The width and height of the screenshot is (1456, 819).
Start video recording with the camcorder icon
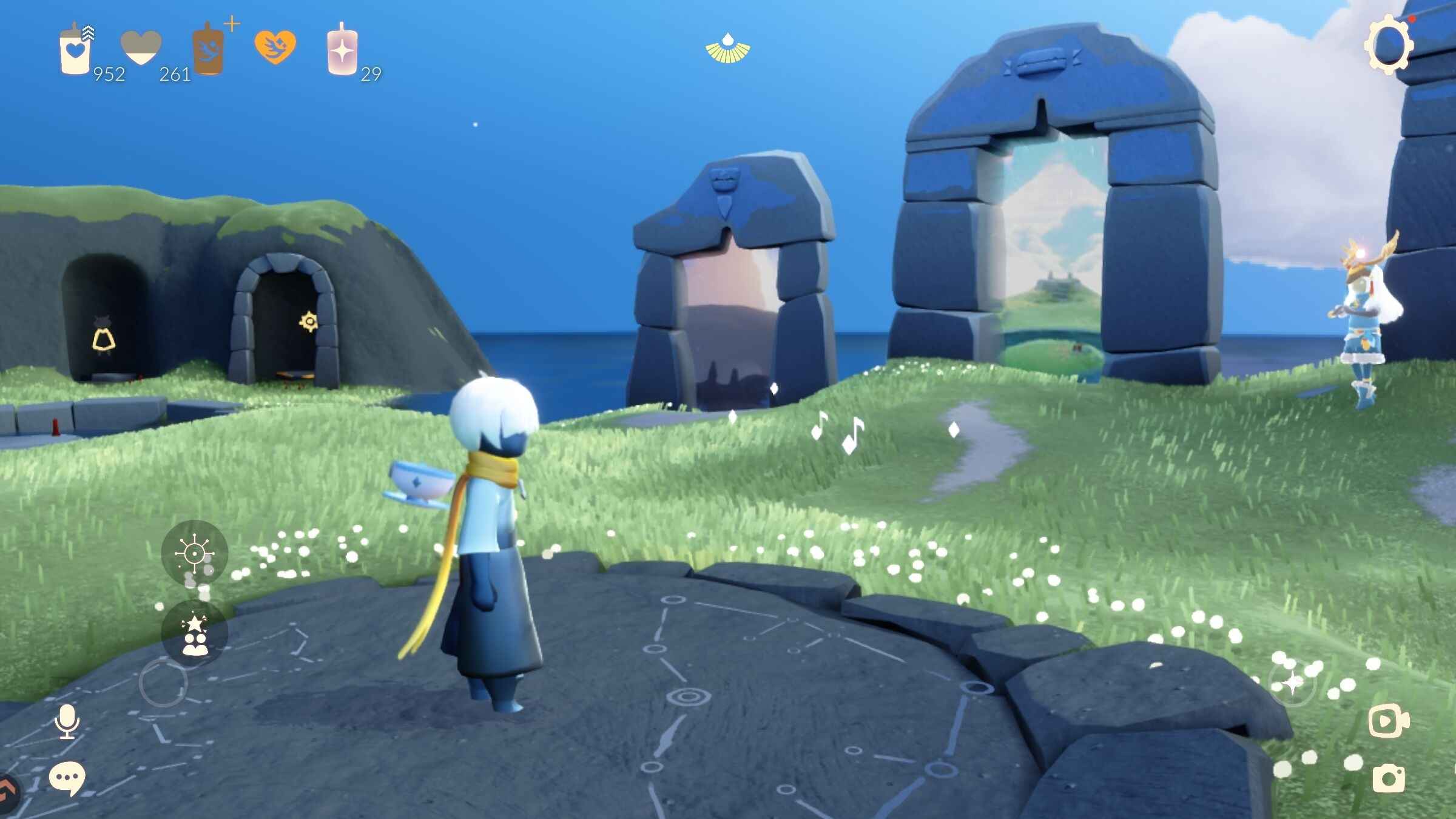tap(1389, 721)
